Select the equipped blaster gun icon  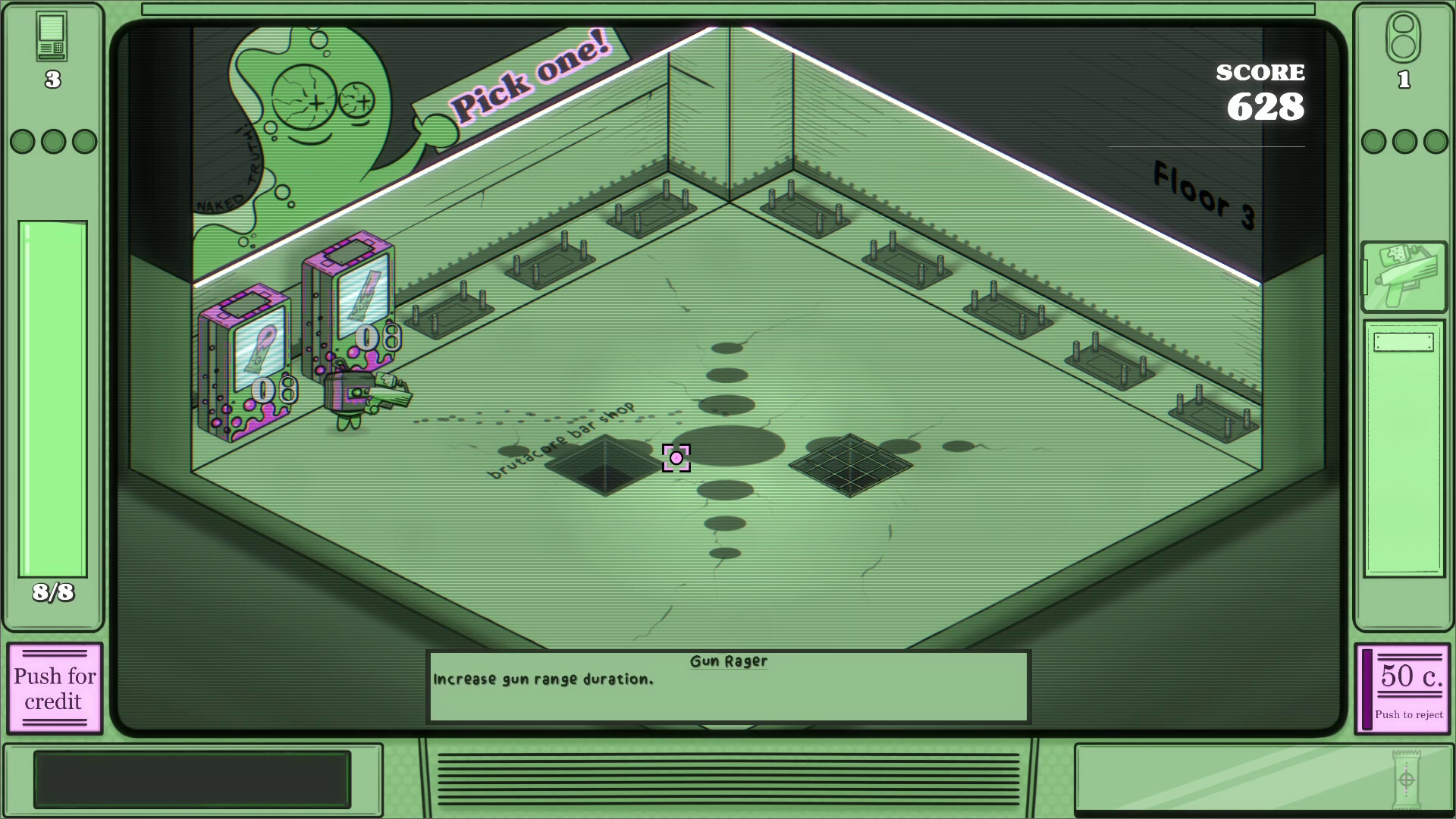point(1404,275)
